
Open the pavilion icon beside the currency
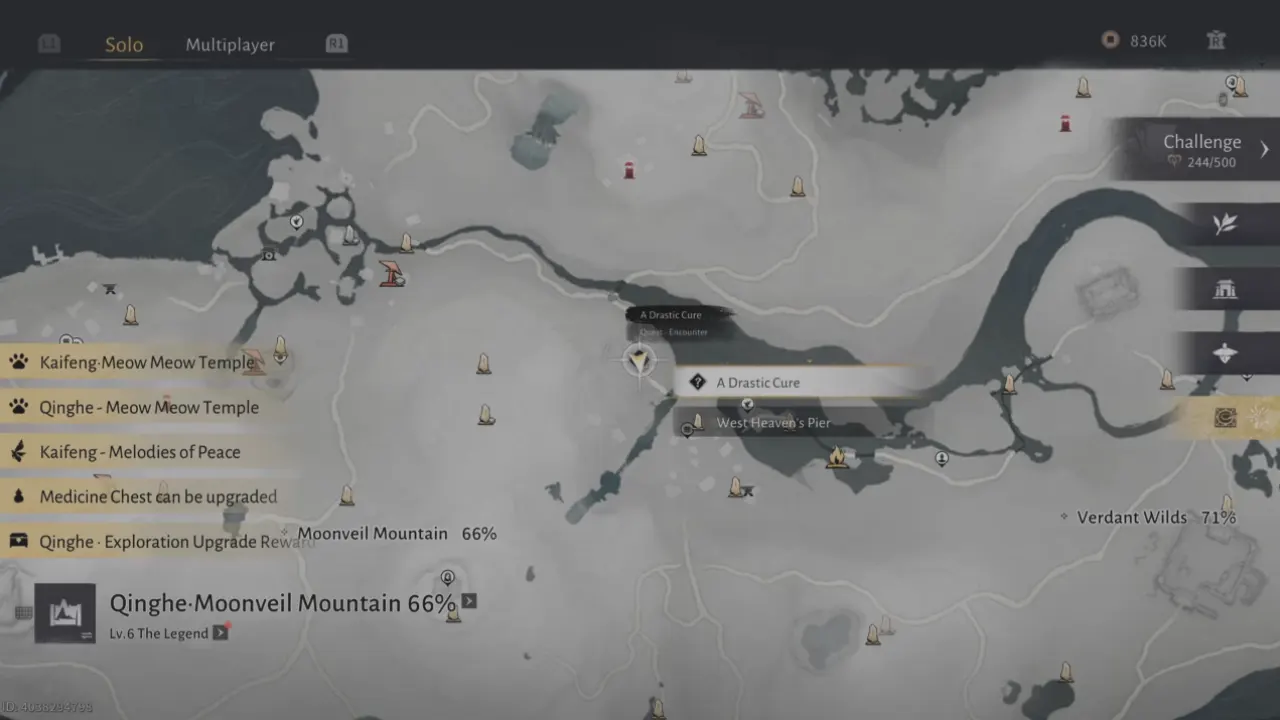[1216, 41]
